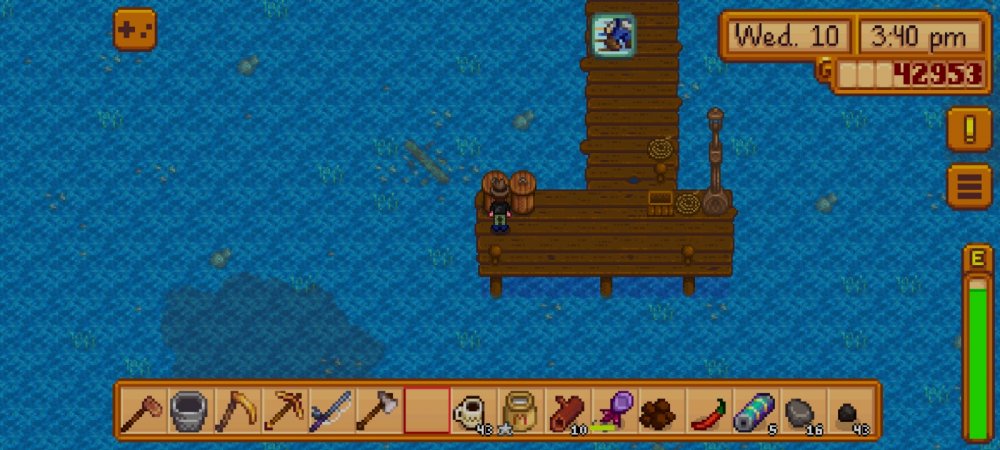
Task: Choose the purple-tipped item with green bar
Action: coord(615,411)
